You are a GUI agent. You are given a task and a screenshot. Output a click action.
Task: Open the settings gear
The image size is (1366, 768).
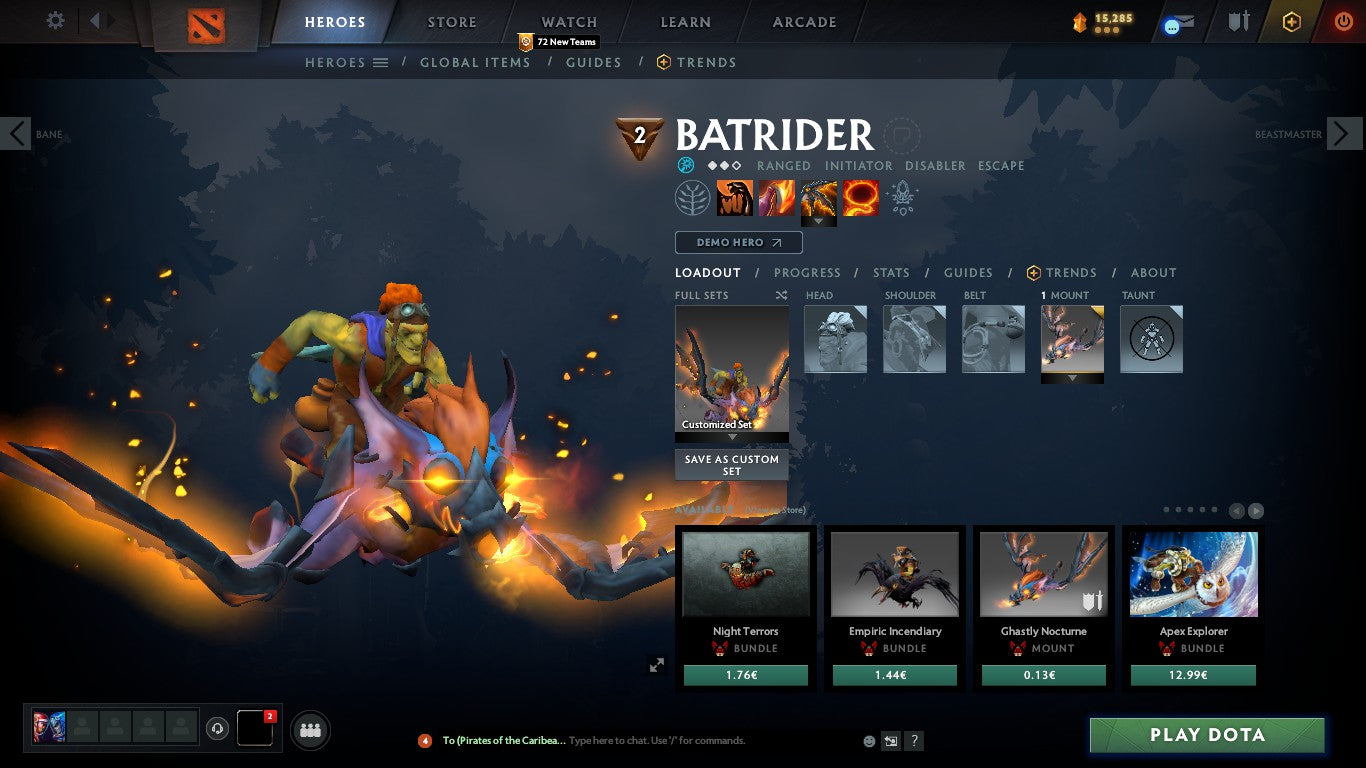55,20
